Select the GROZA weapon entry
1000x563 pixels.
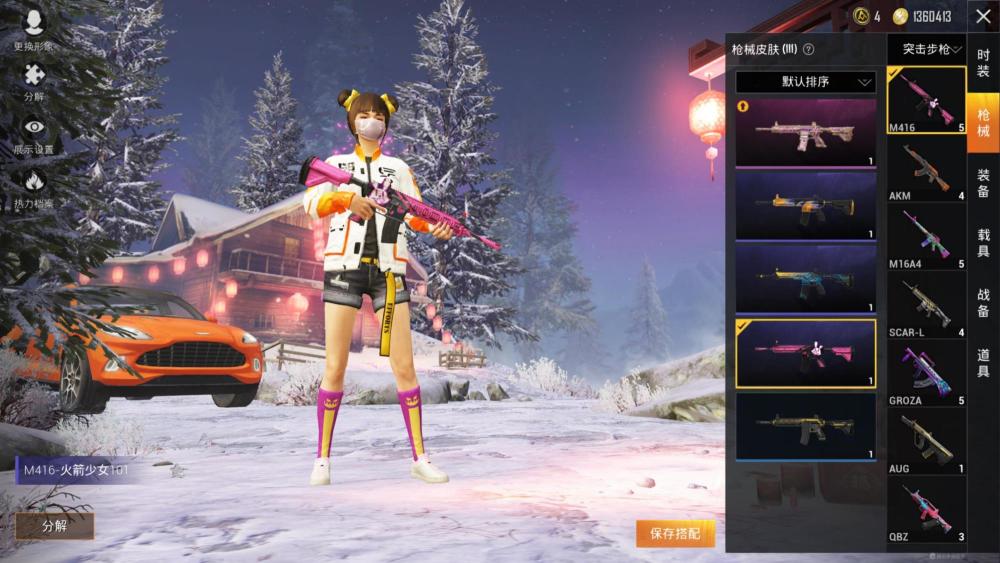point(926,373)
